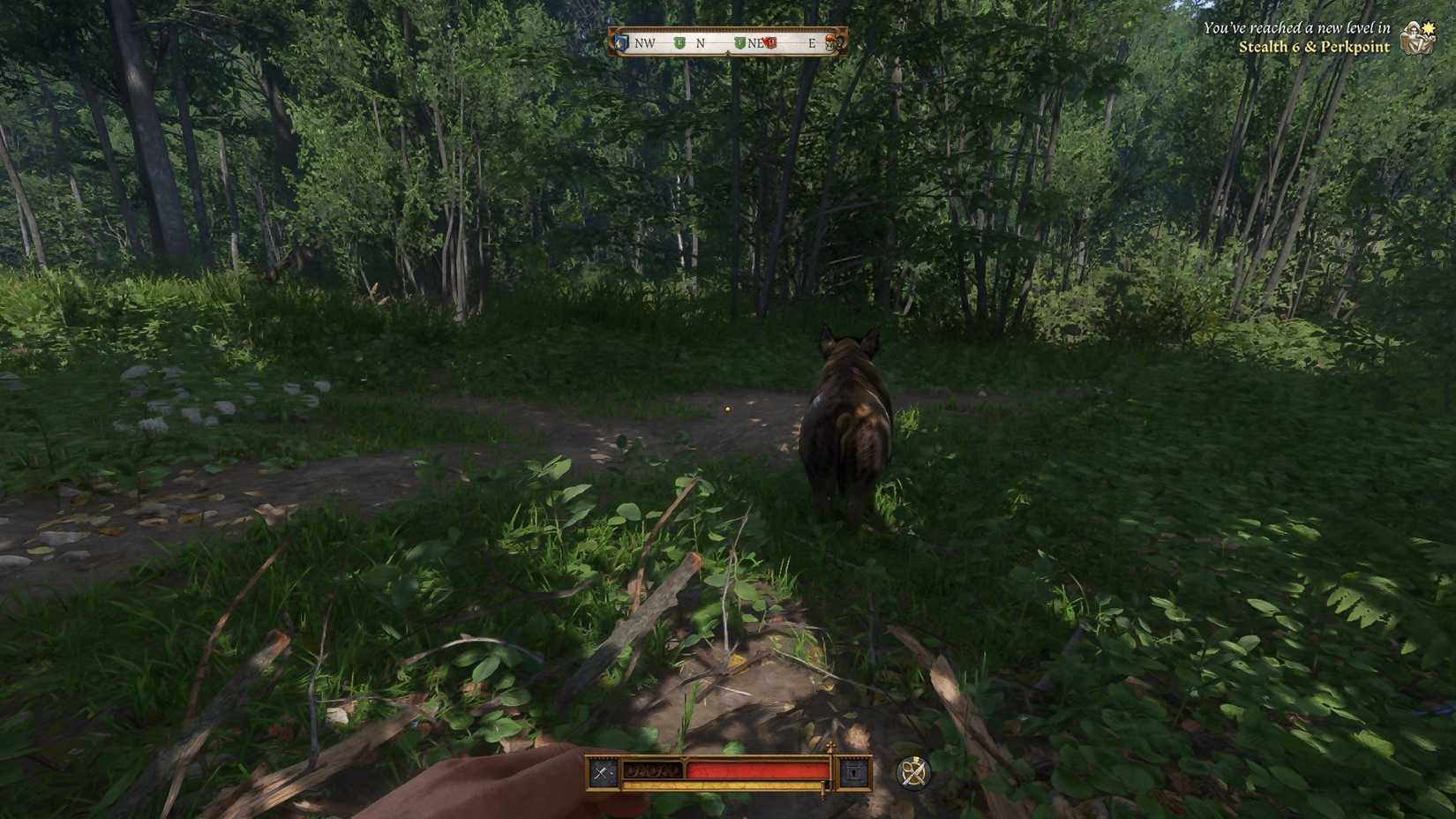
Task: Click the red enemy marker next to NE
Action: pos(769,42)
